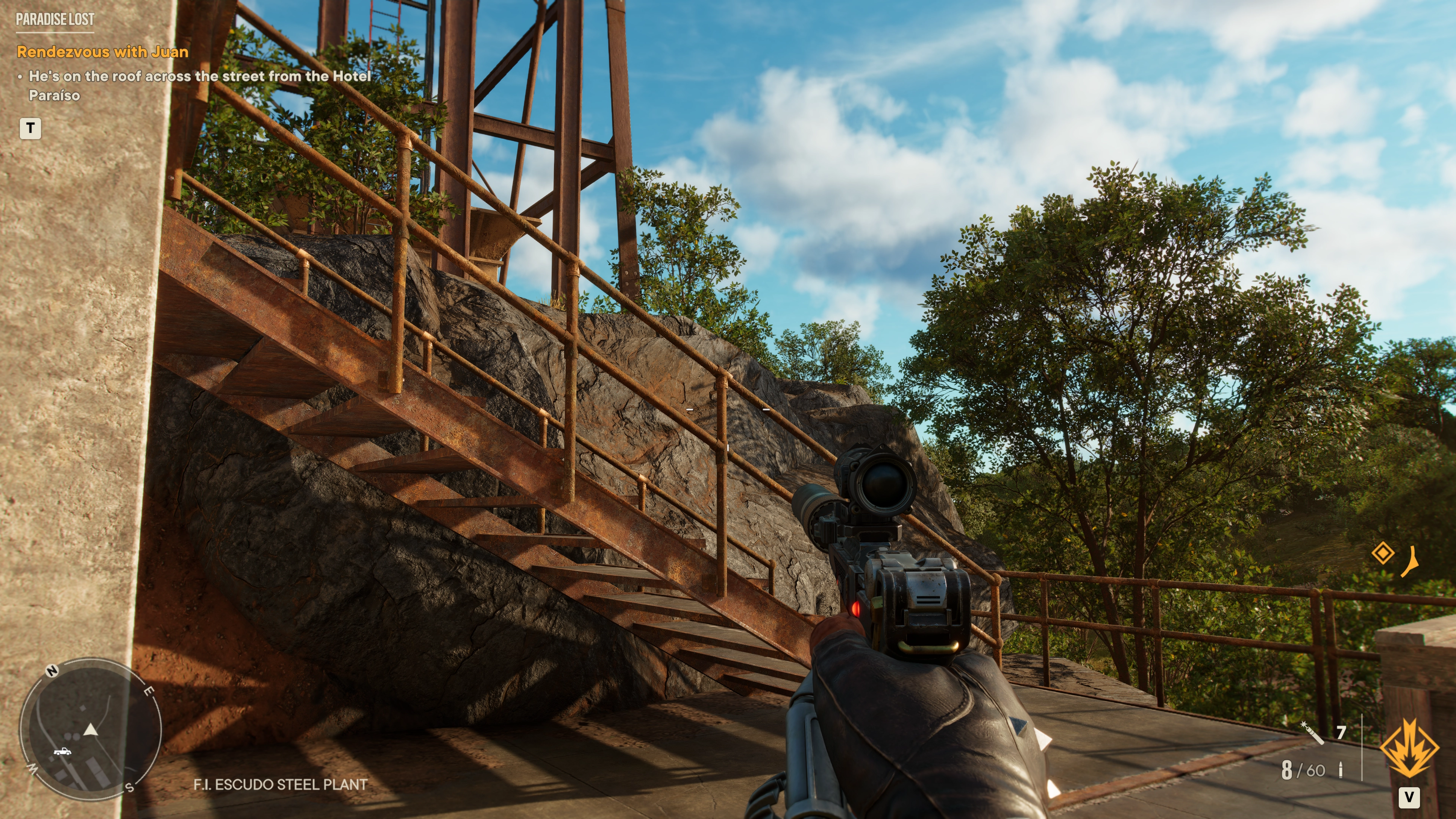Screen dimensions: 1456x819
Task: Click the orange diamond objective marker
Action: (1382, 553)
